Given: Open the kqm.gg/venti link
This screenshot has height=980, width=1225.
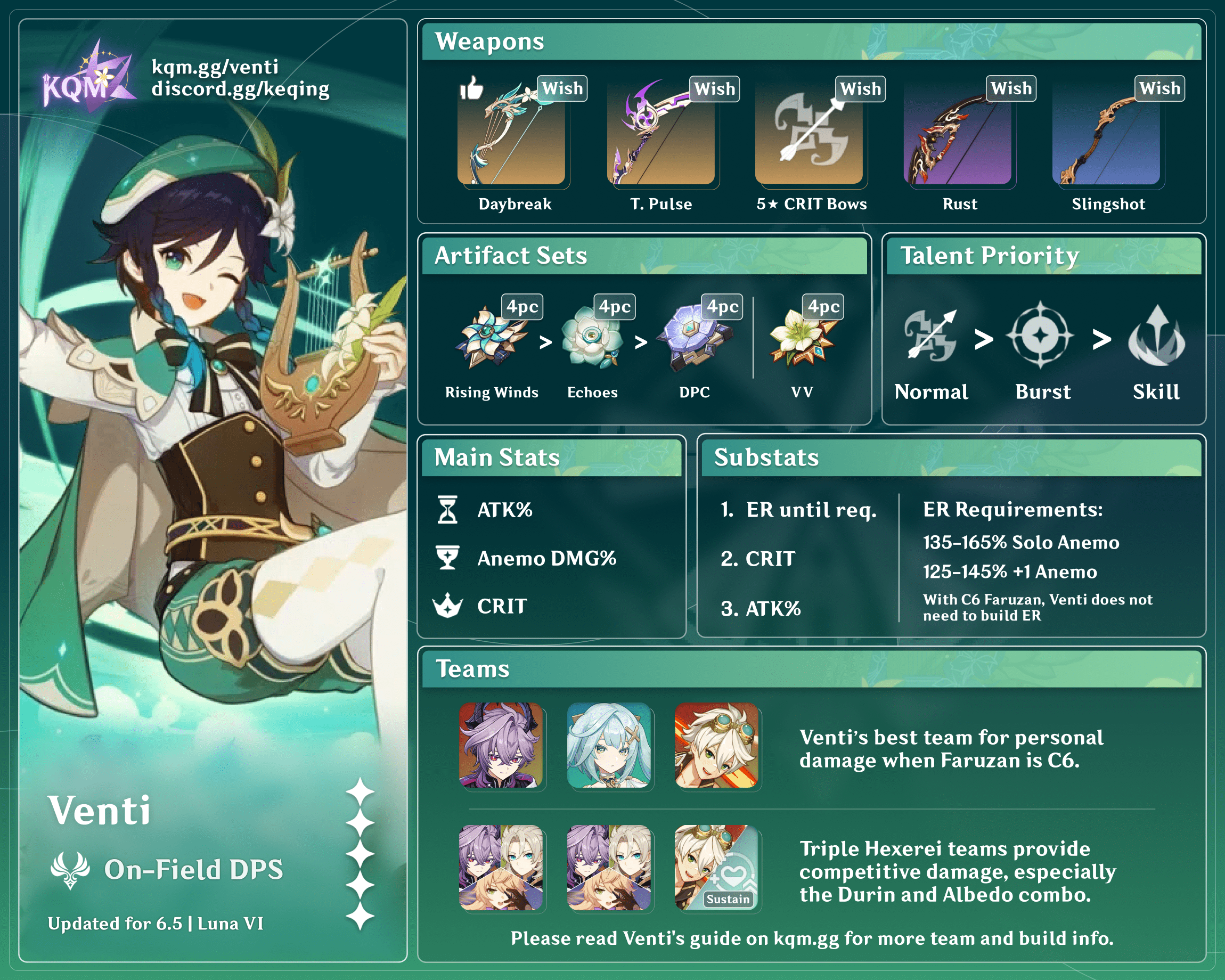Looking at the screenshot, I should [215, 67].
